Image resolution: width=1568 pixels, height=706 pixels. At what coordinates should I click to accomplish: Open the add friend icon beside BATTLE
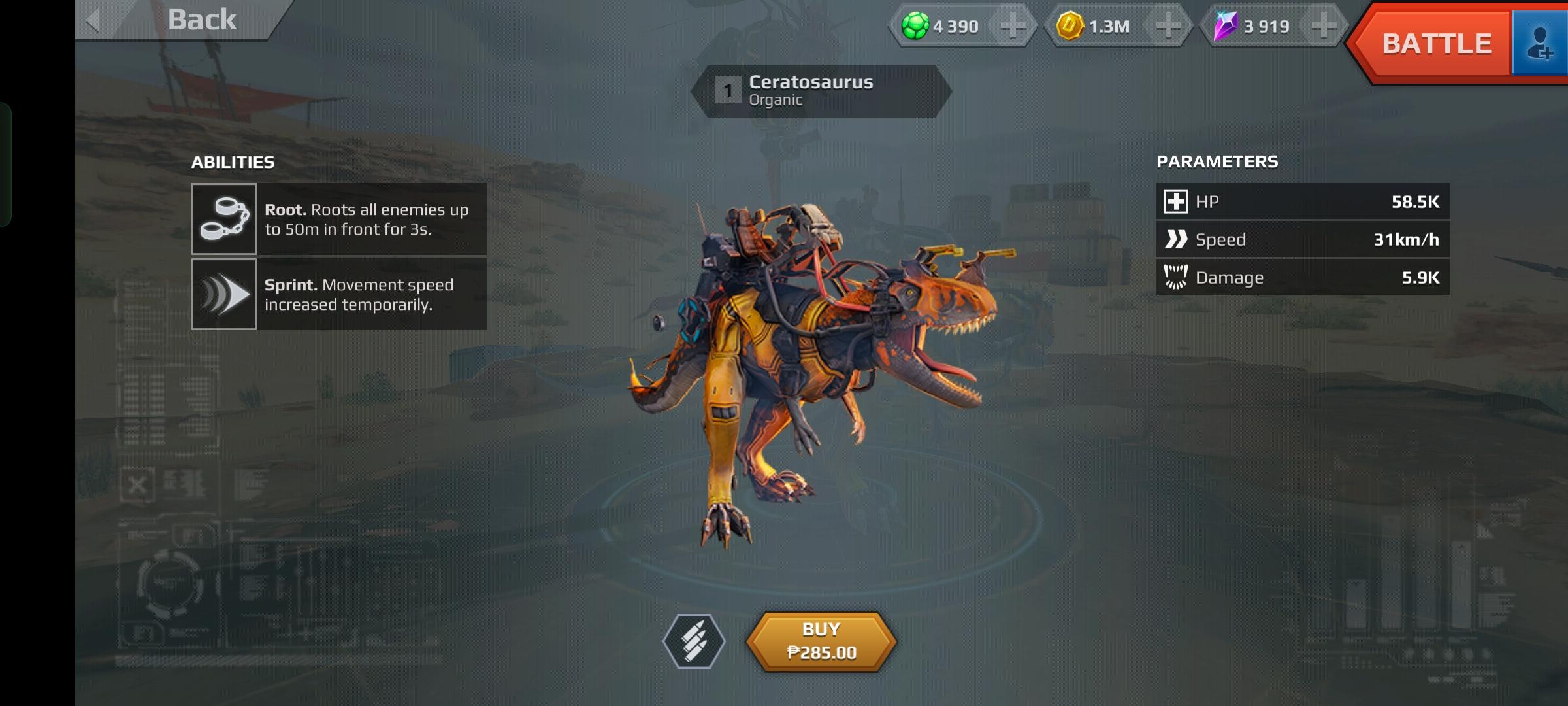[x=1541, y=44]
